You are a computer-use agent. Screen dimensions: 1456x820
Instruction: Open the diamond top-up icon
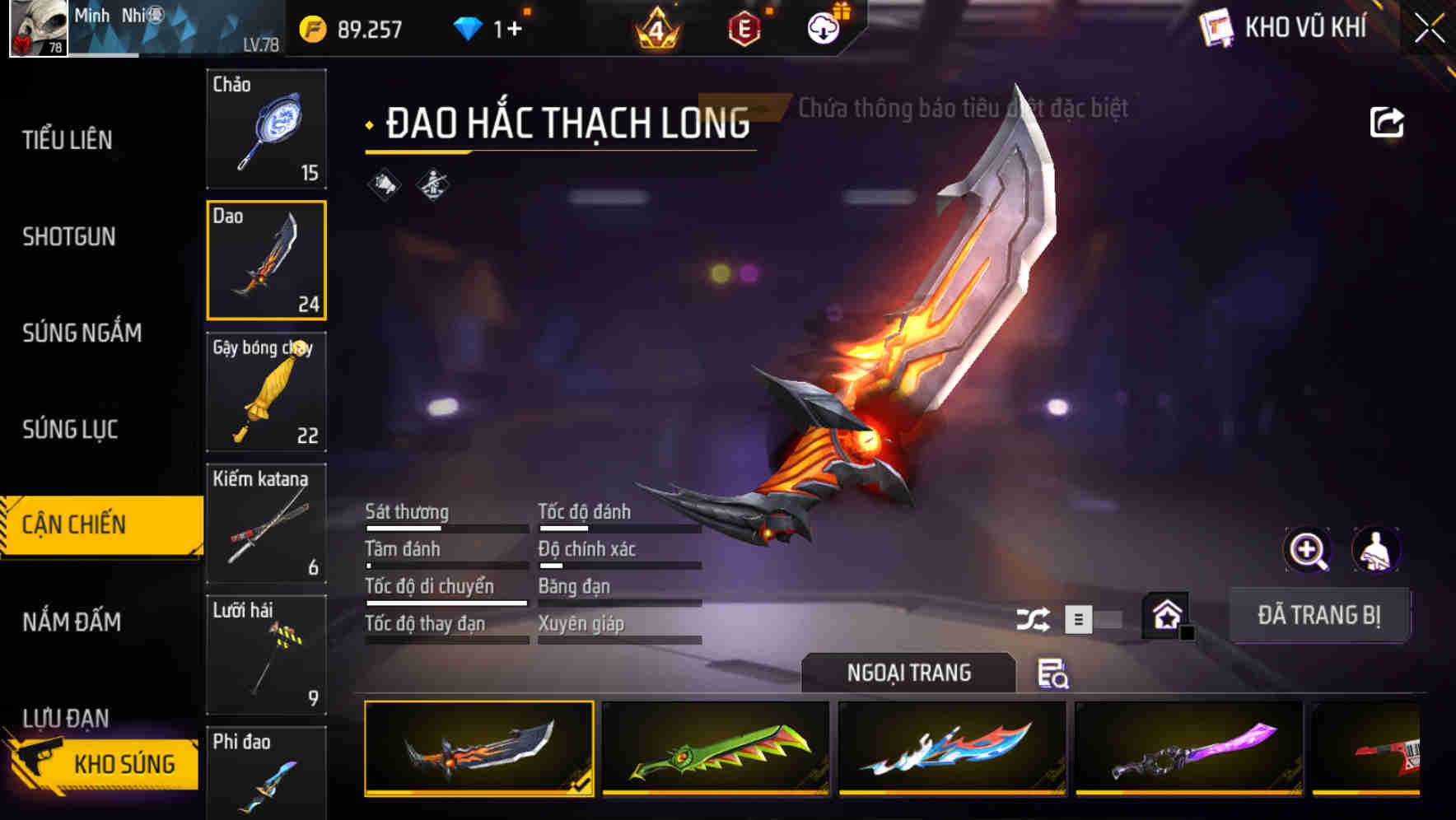(468, 27)
